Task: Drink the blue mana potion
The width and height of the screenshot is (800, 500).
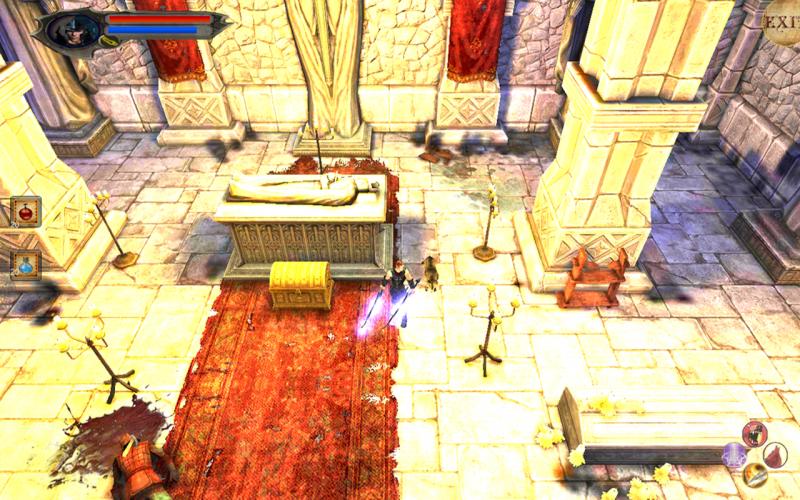Action: [x=25, y=264]
